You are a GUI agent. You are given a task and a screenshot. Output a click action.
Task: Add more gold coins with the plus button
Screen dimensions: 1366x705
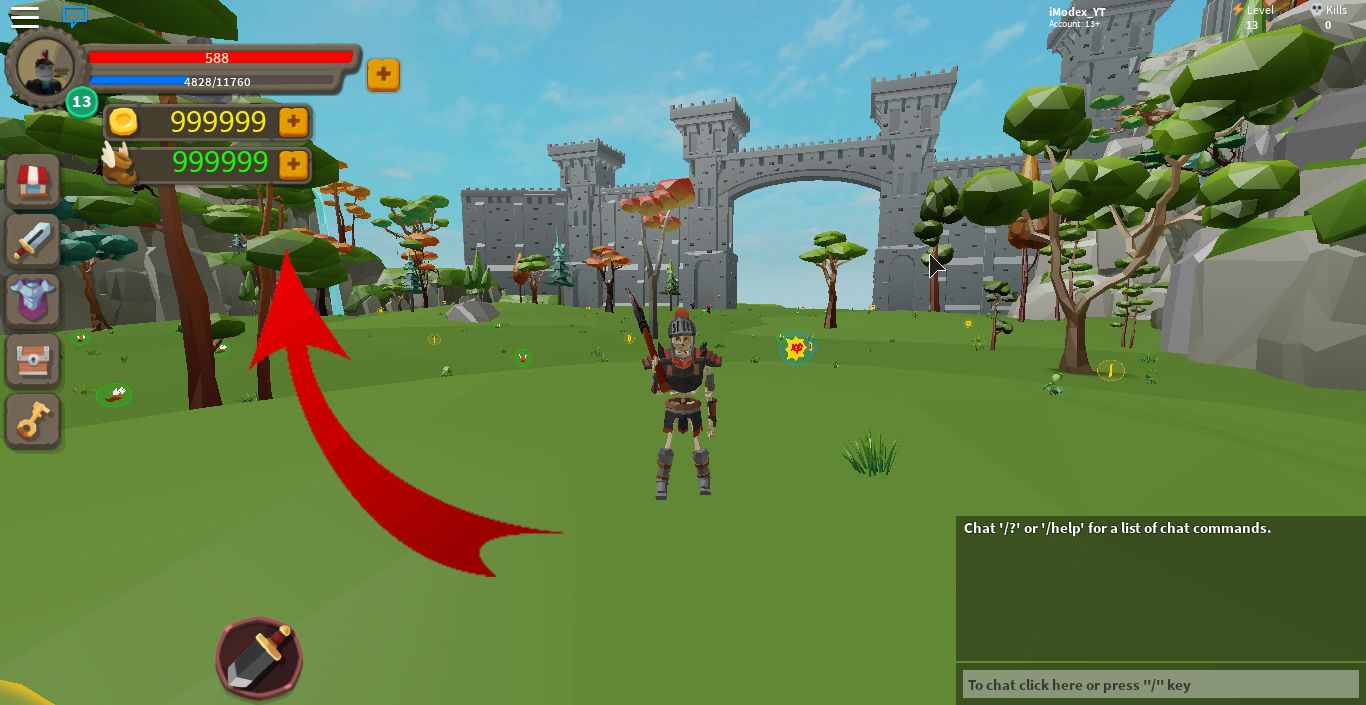tap(293, 122)
